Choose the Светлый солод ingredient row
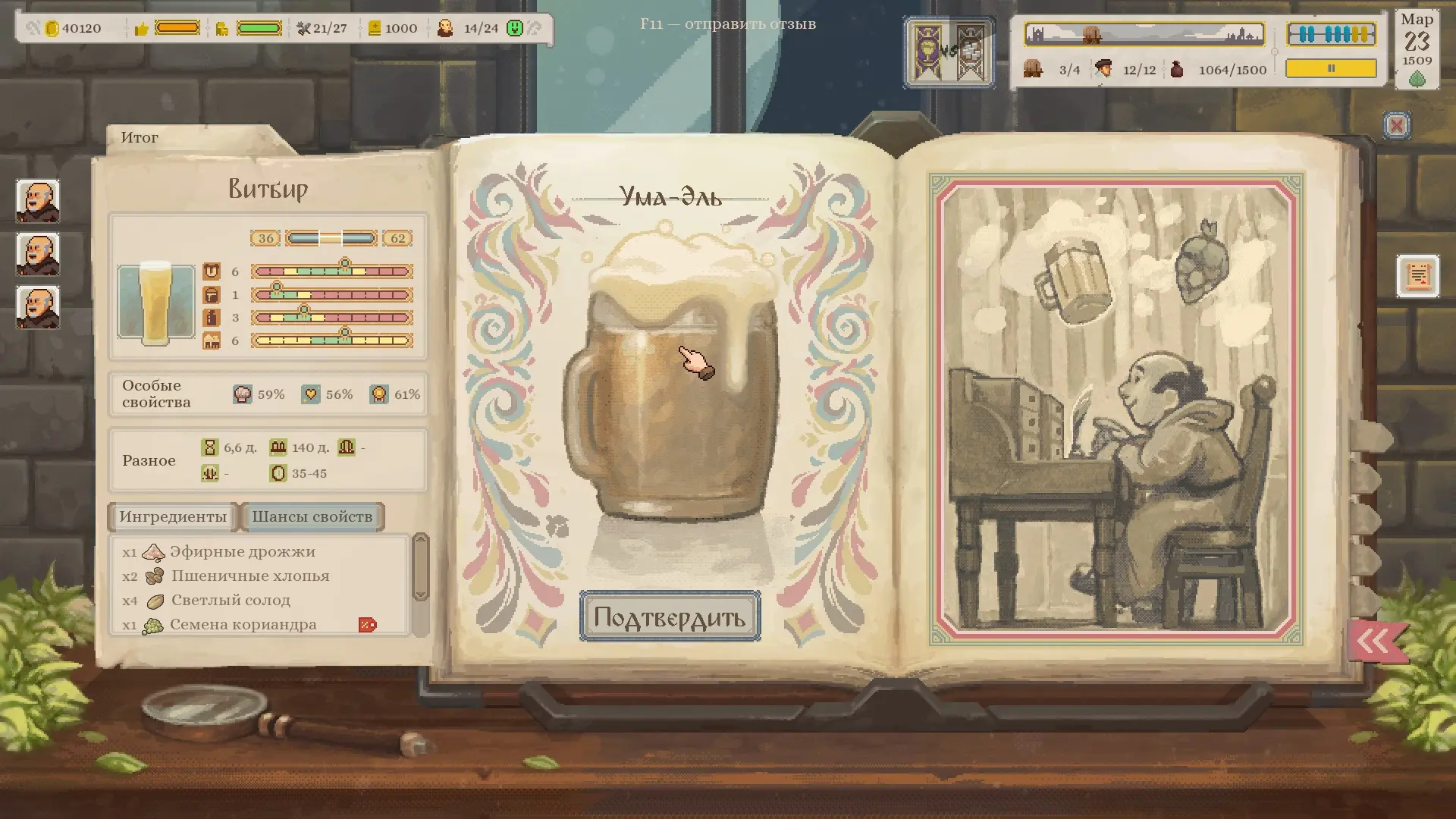1456x819 pixels. [x=230, y=601]
